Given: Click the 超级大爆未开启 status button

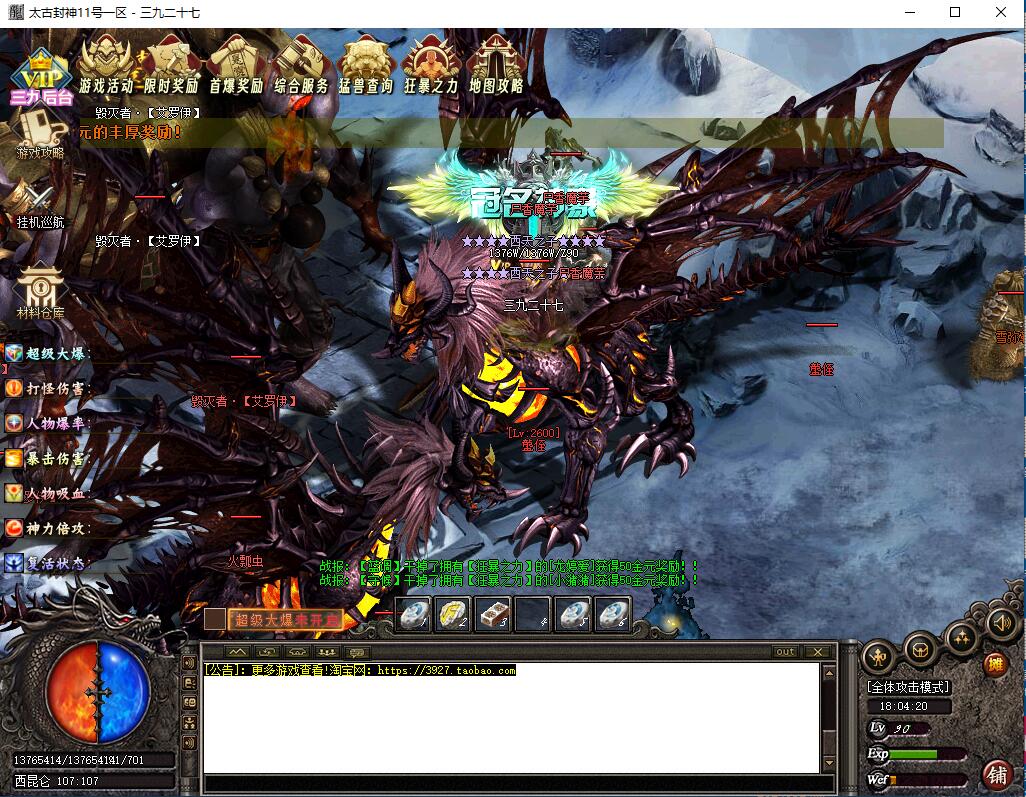Looking at the screenshot, I should point(285,620).
